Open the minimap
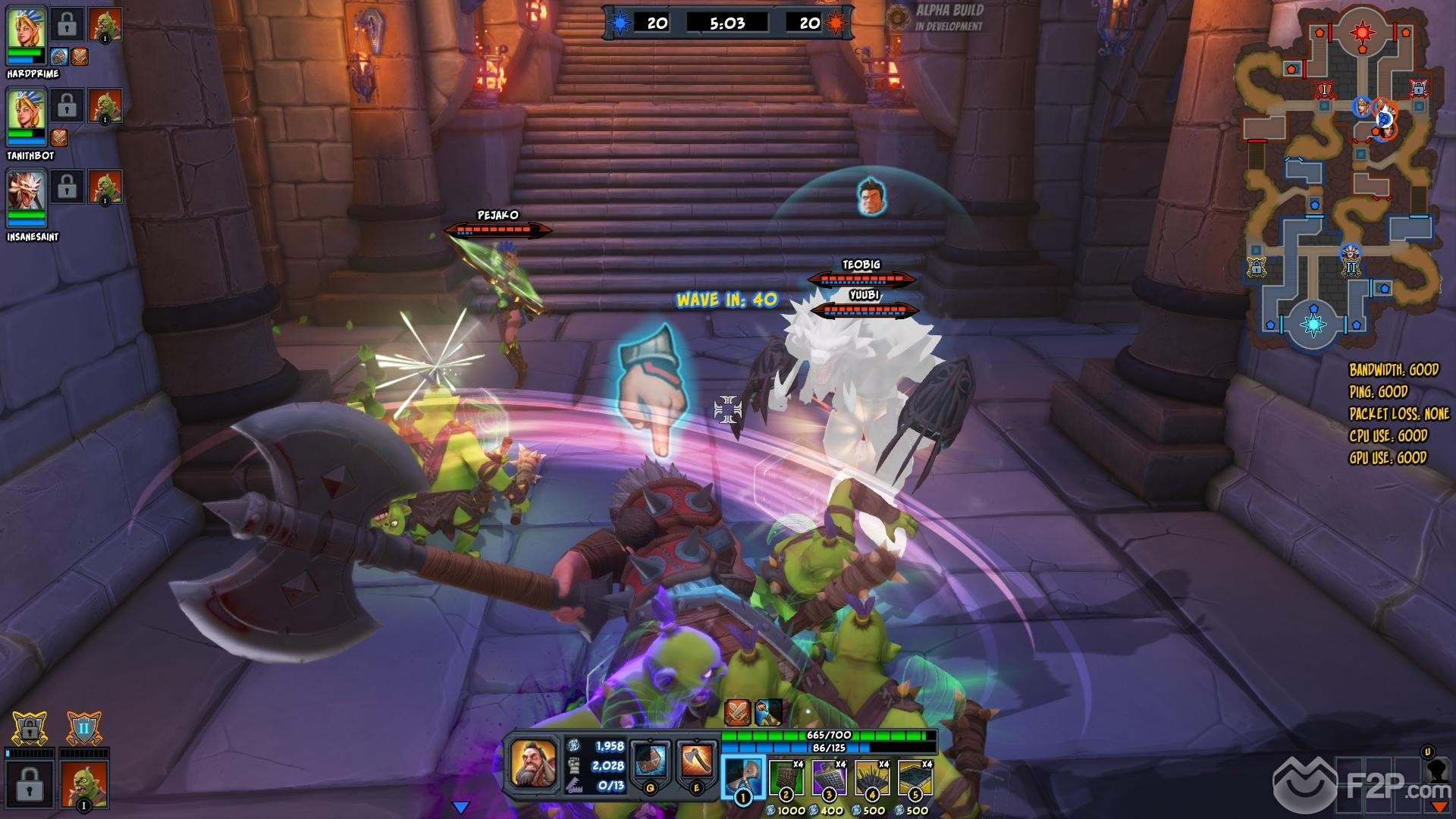The image size is (1456, 819). pos(1339,178)
